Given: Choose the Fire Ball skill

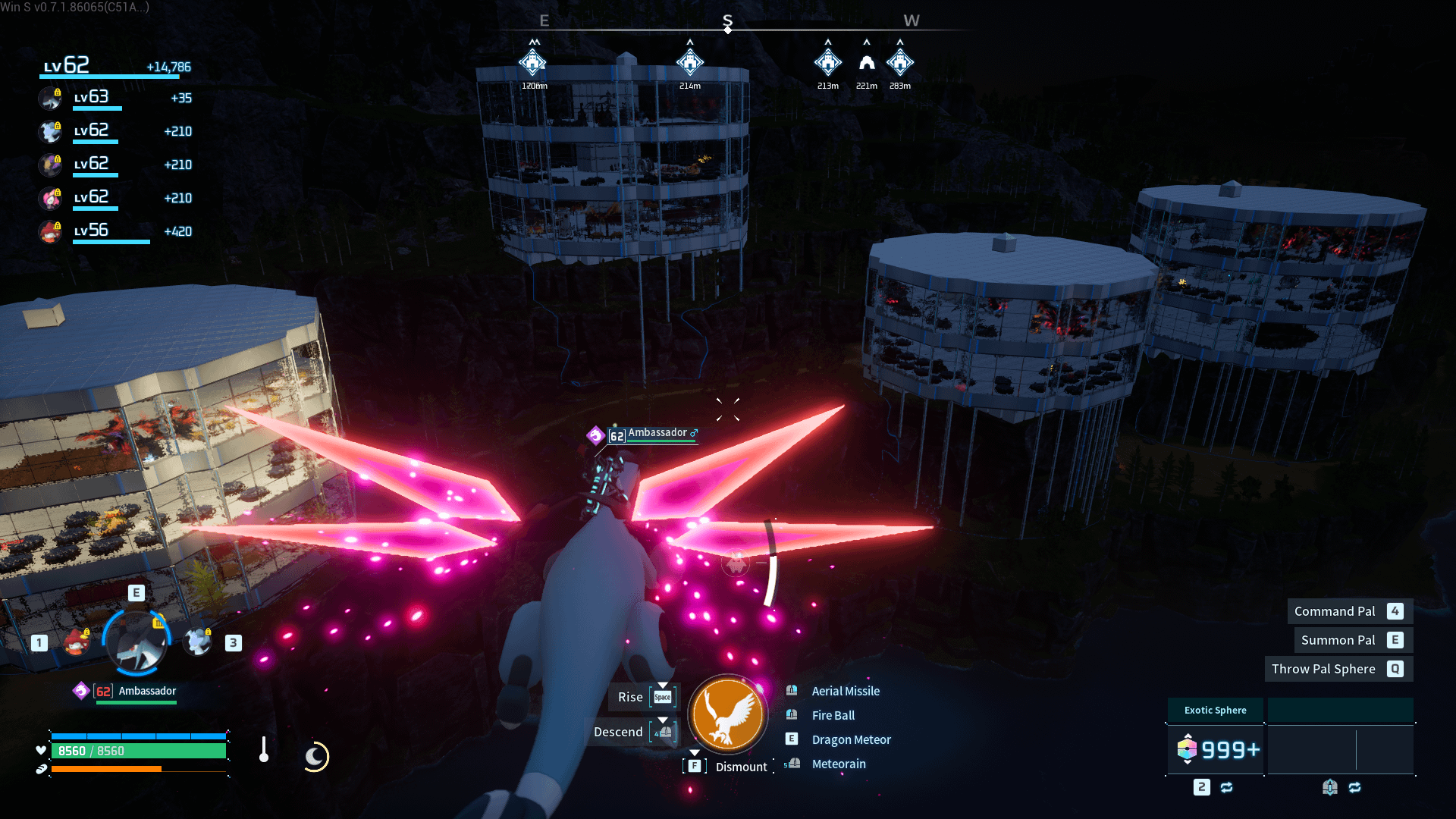Looking at the screenshot, I should tap(833, 715).
